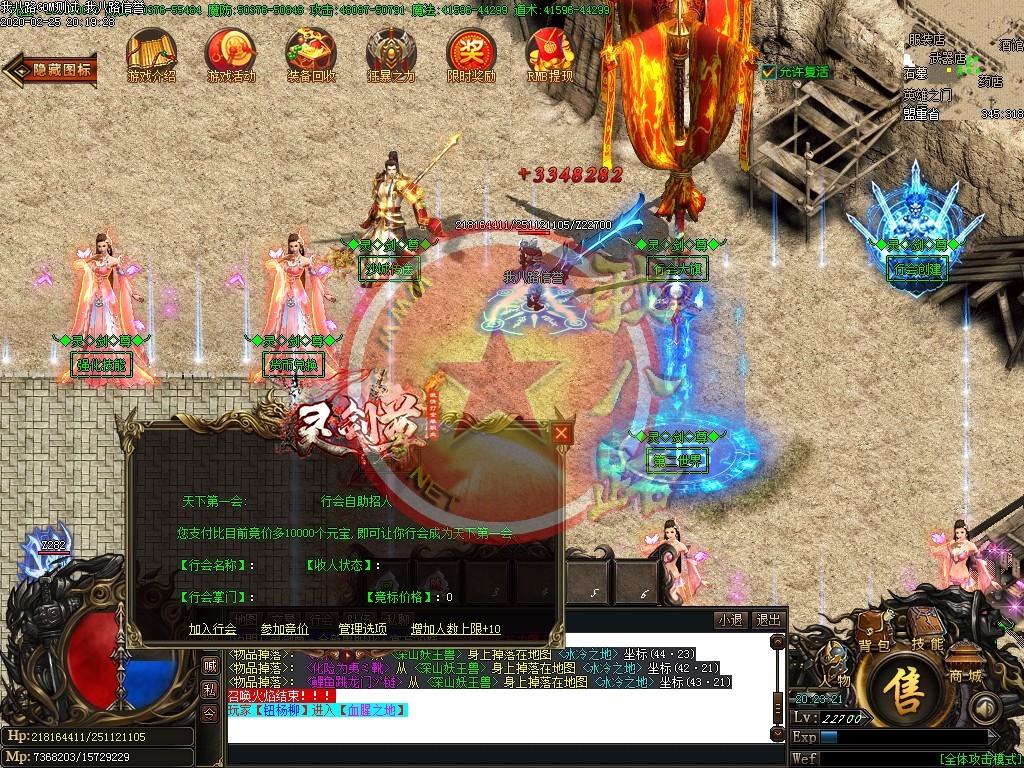The image size is (1024, 768).
Task: Select the 狂暴之力 berserk power icon
Action: (x=390, y=53)
